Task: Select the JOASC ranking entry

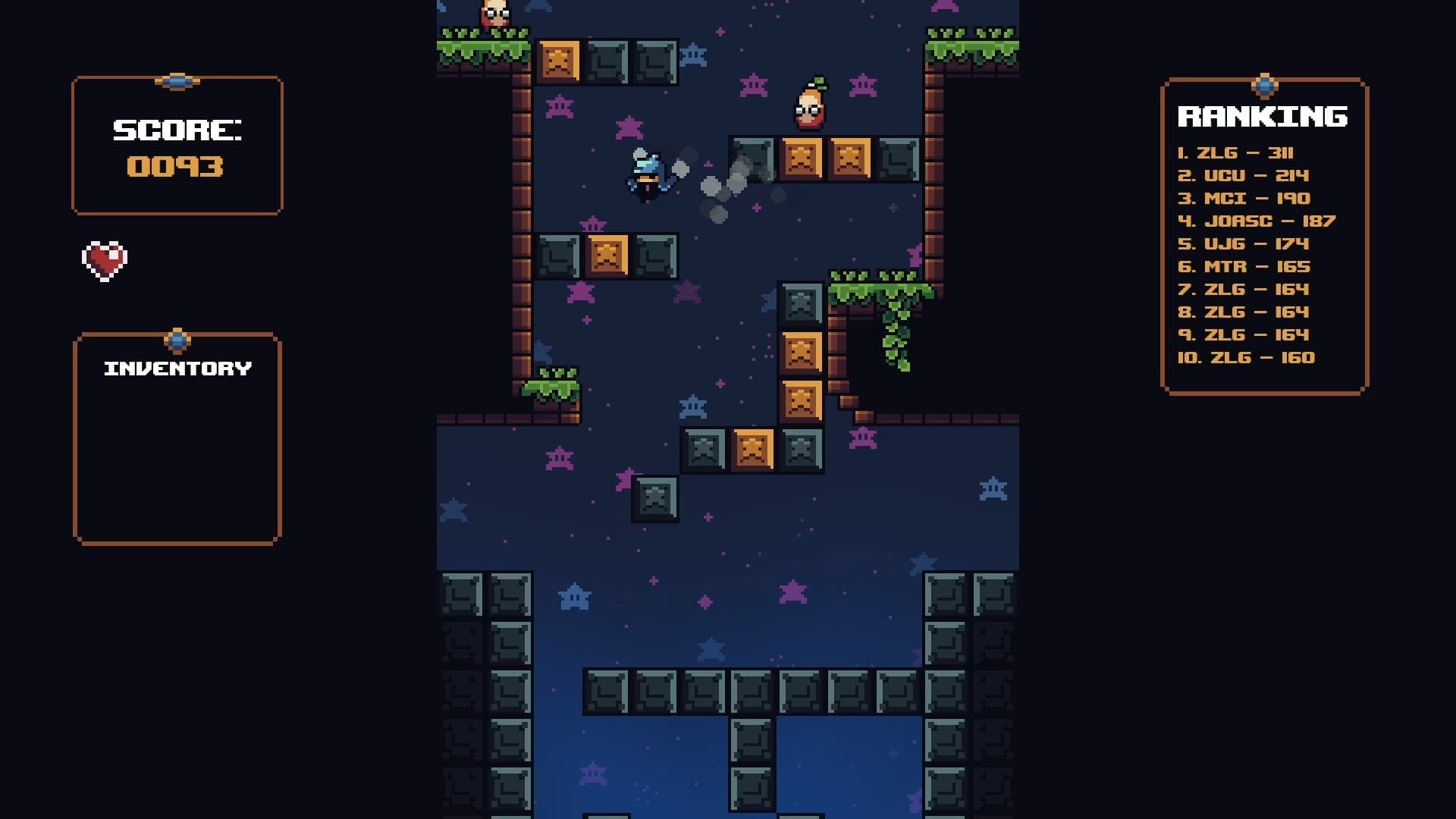Action: tap(1255, 221)
